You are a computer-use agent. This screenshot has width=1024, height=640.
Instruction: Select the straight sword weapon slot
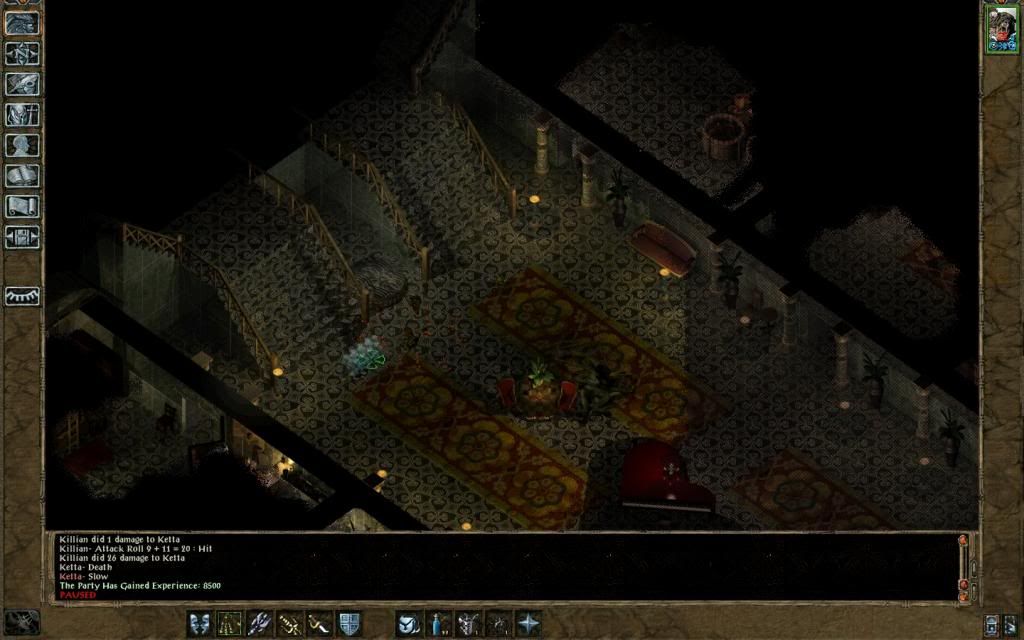(x=290, y=623)
